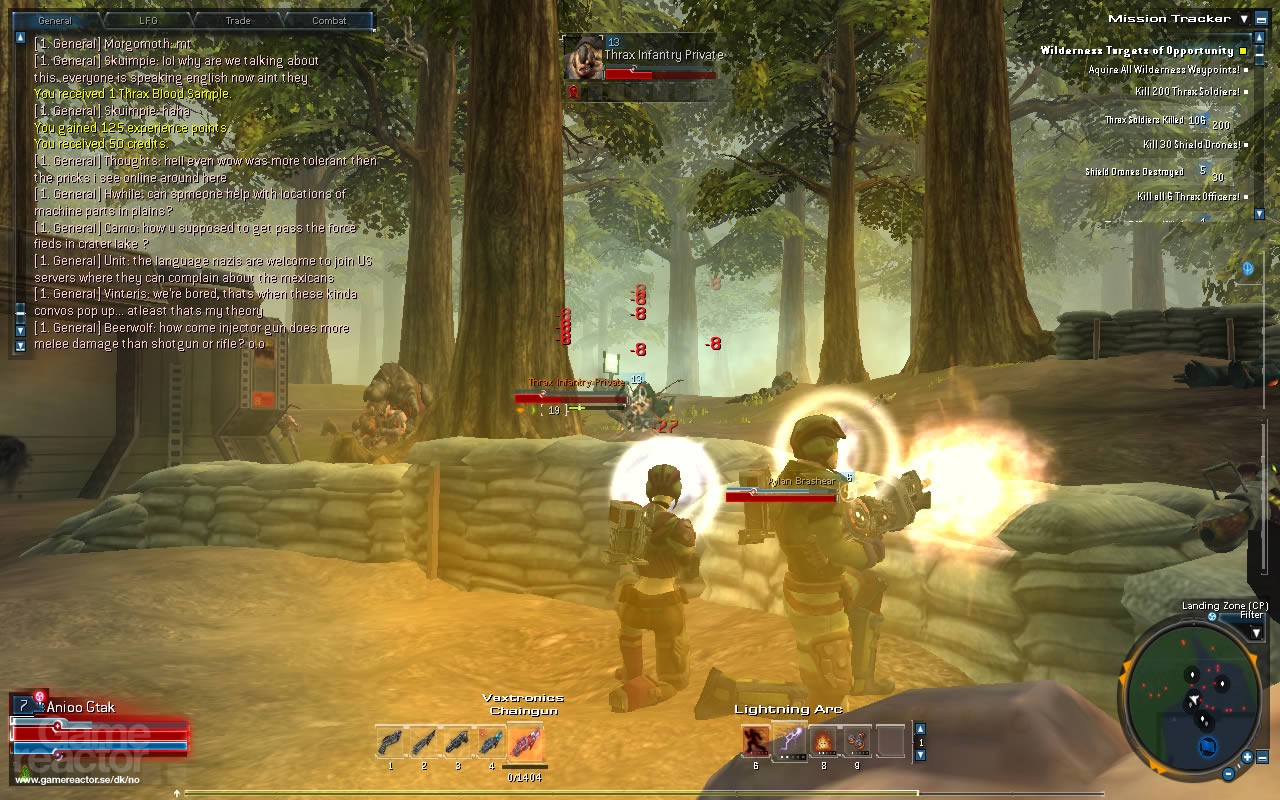The image size is (1280, 800).
Task: Open the minimap Filter dropdown
Action: point(1256,631)
